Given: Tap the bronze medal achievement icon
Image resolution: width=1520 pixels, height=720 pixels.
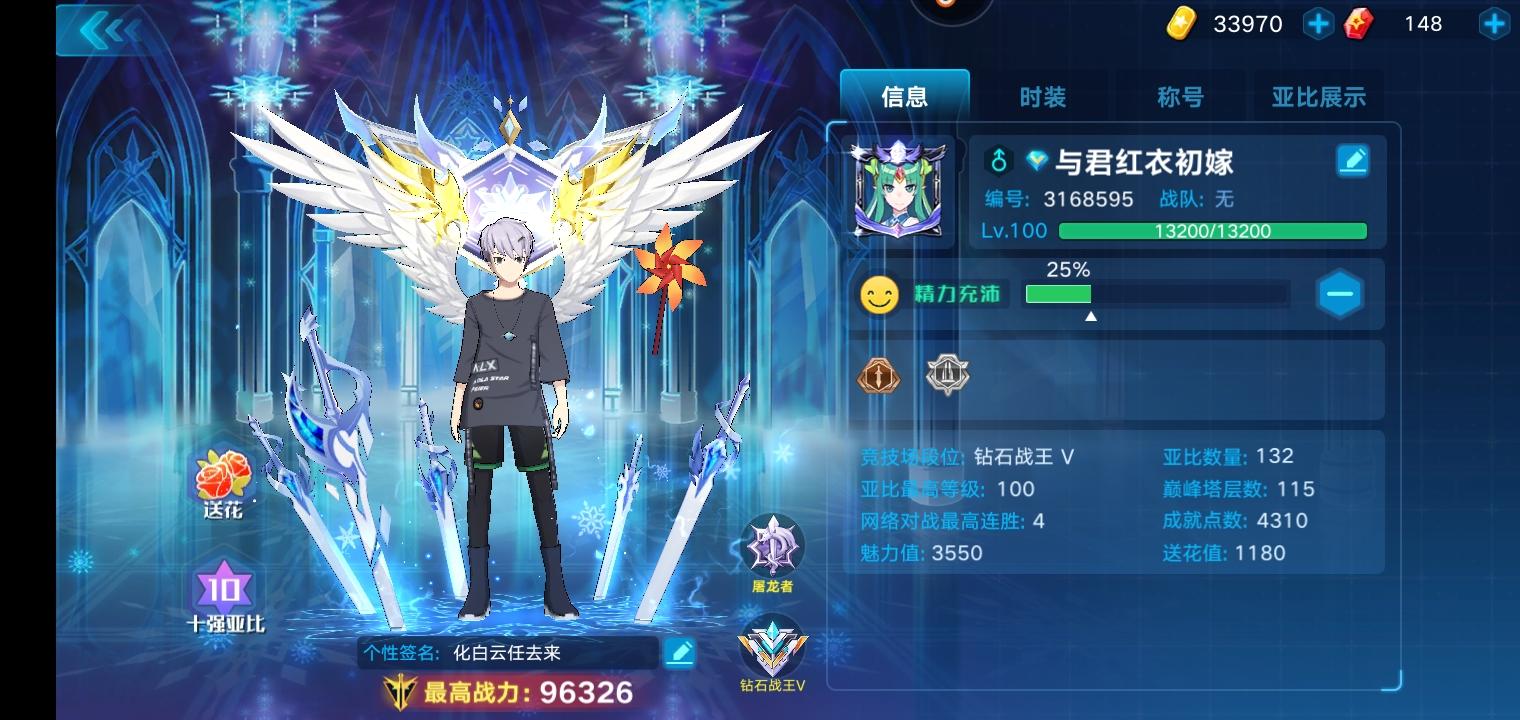Looking at the screenshot, I should (x=878, y=375).
